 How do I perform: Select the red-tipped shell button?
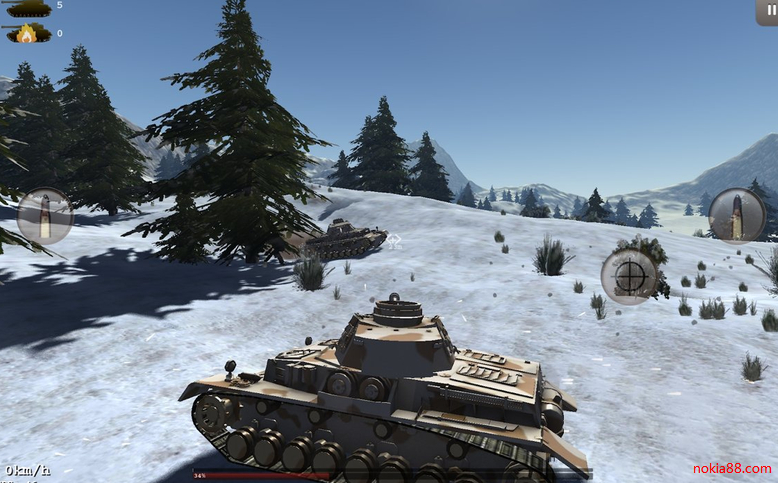click(x=737, y=215)
